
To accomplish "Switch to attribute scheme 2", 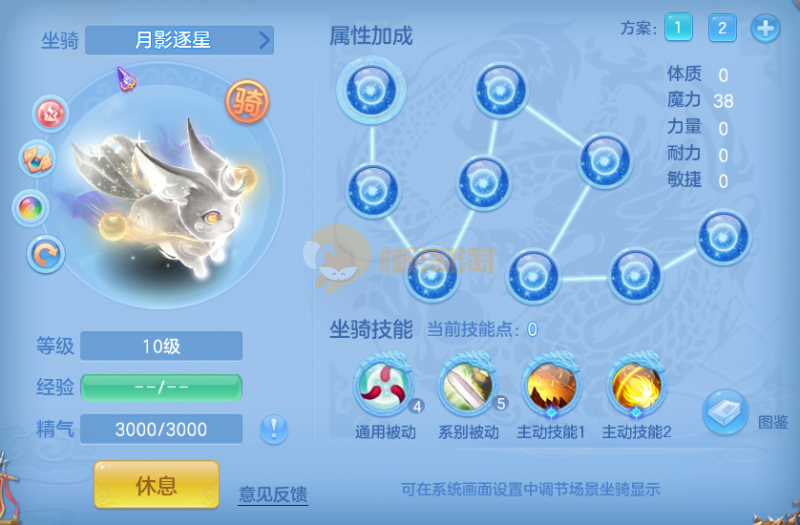I will 722,28.
